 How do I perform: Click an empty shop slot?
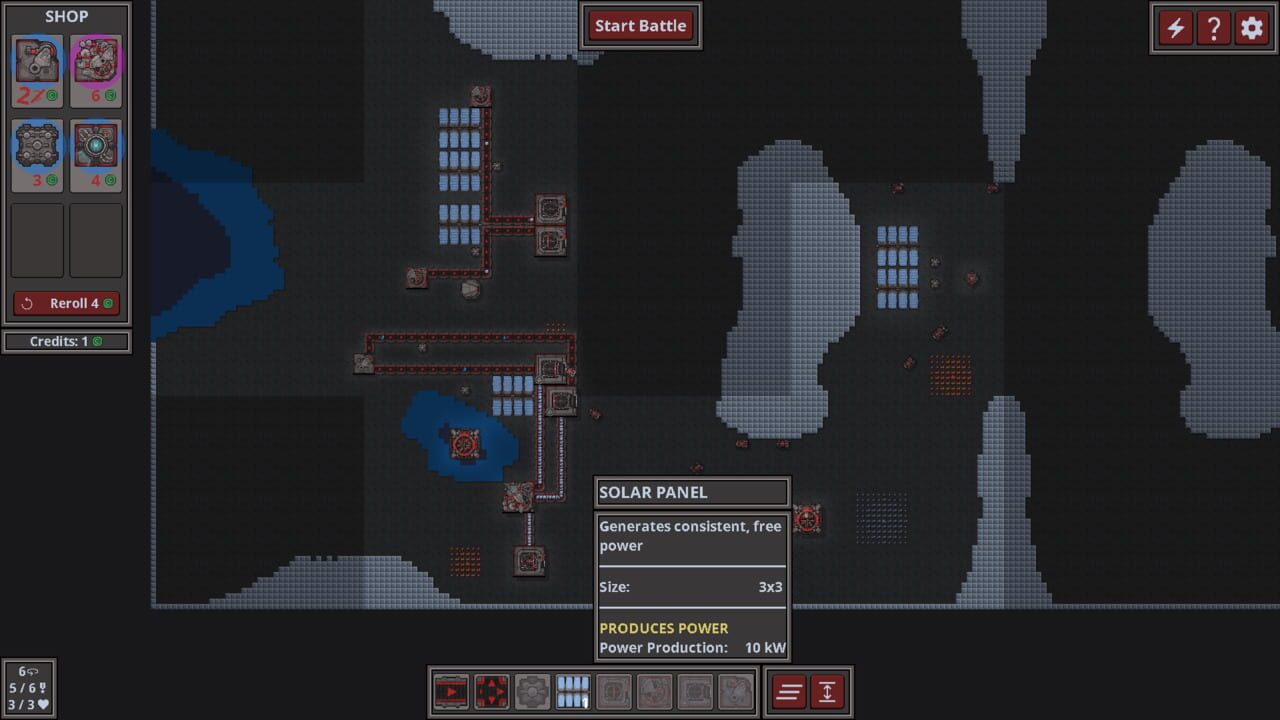click(37, 239)
